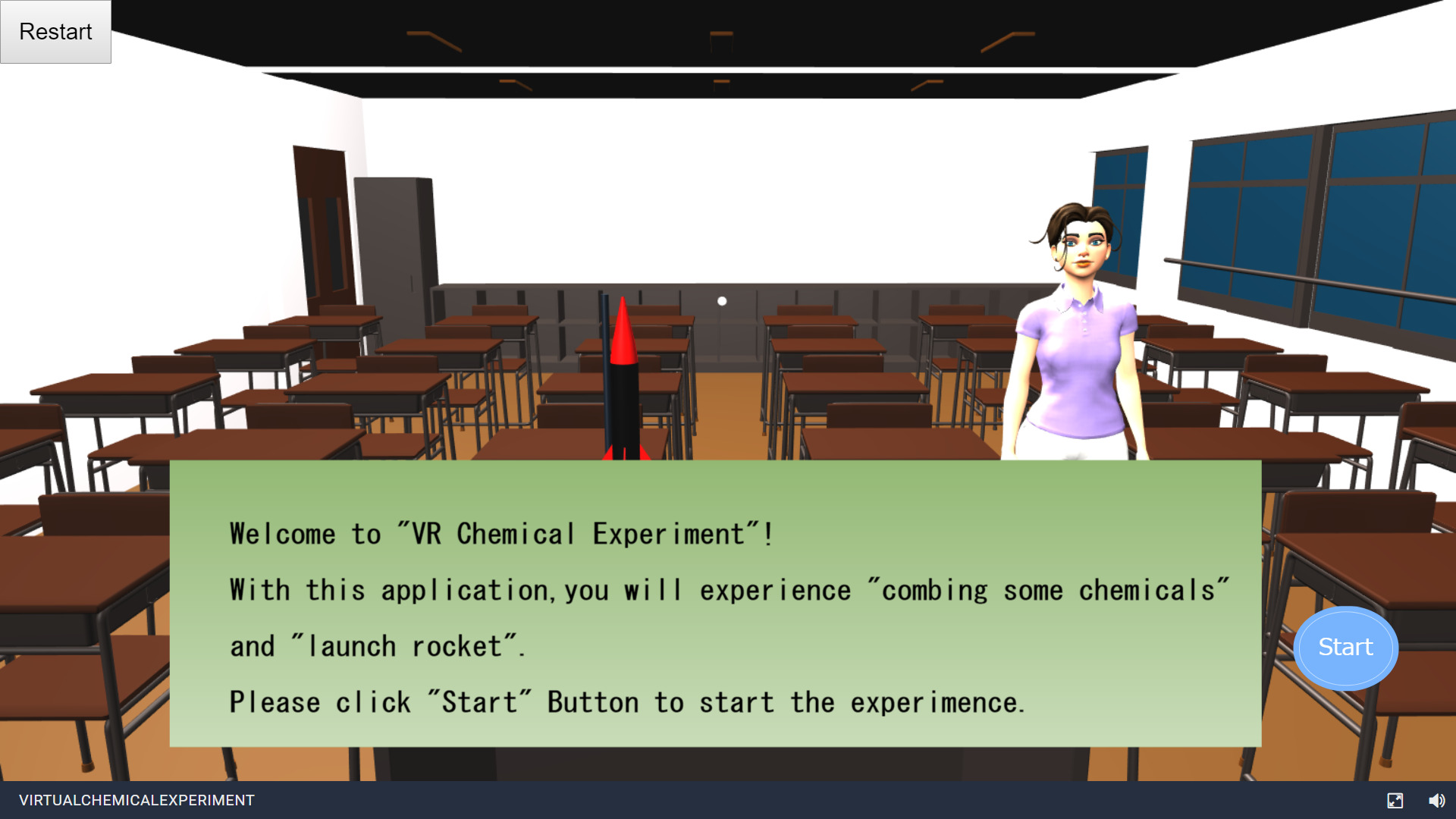Toggle fullscreen mode in the player bar

1395,800
